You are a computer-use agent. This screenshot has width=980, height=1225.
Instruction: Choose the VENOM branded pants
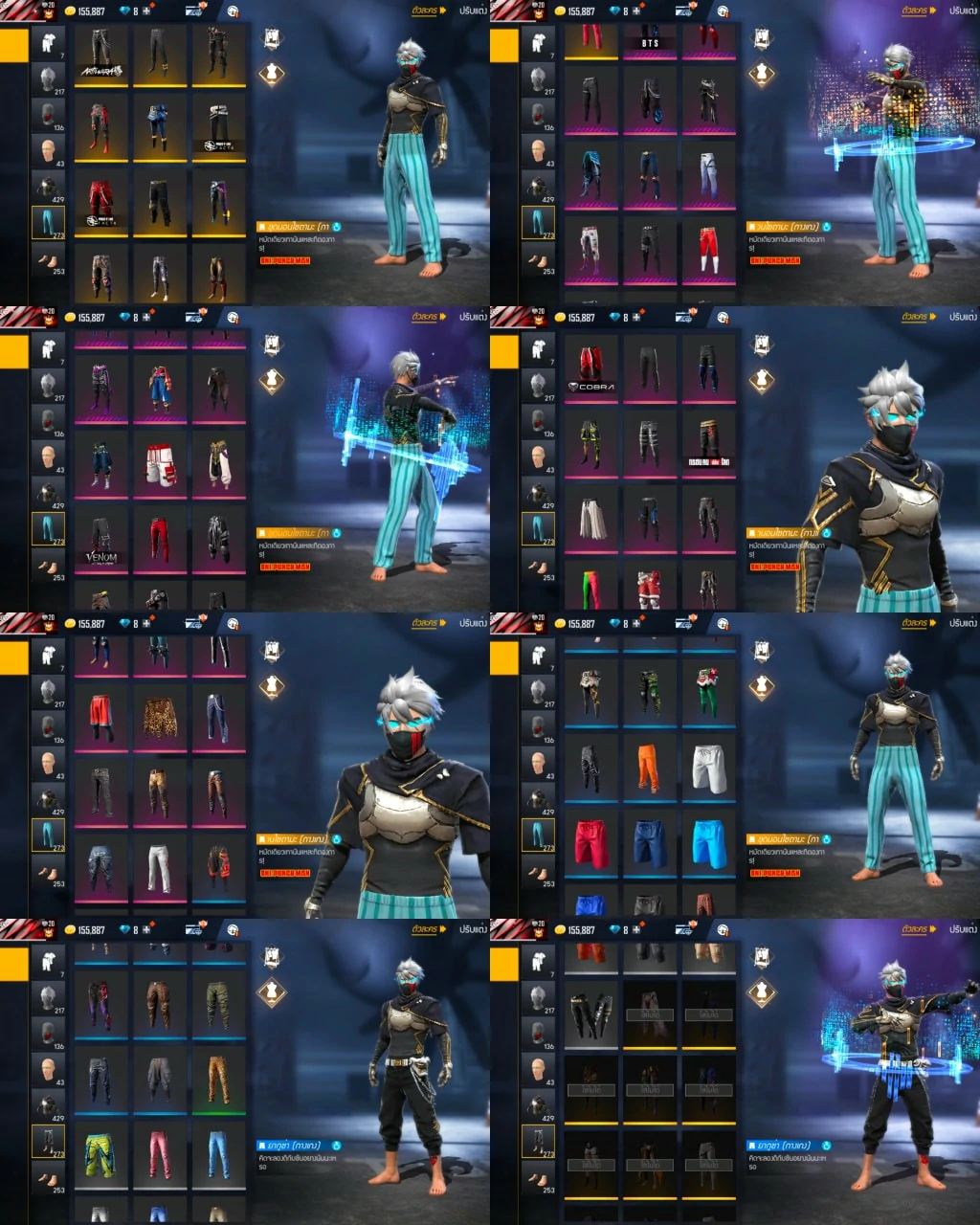tap(100, 543)
